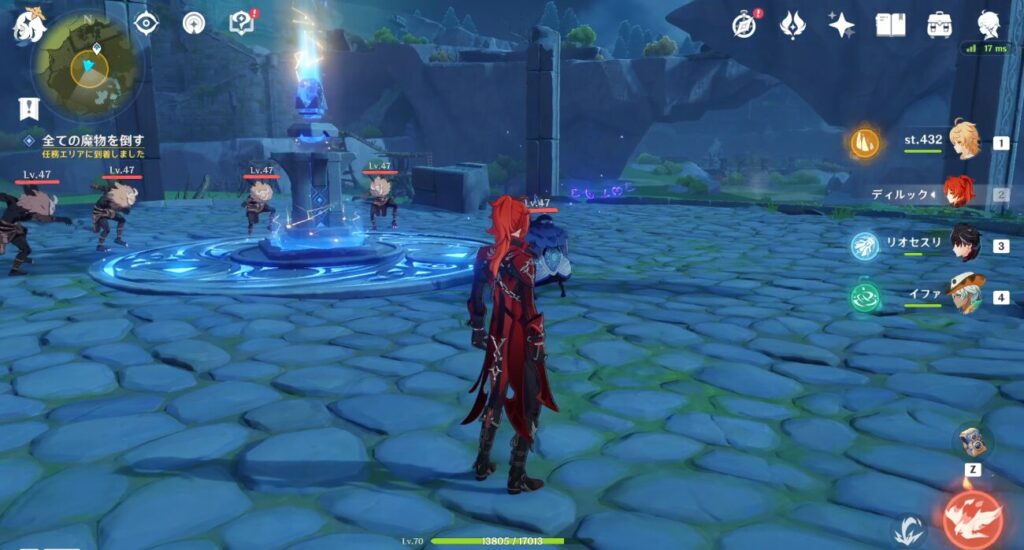The width and height of the screenshot is (1024, 550).
Task: Click the concentric-arcs icon near the minimap
Action: (194, 23)
